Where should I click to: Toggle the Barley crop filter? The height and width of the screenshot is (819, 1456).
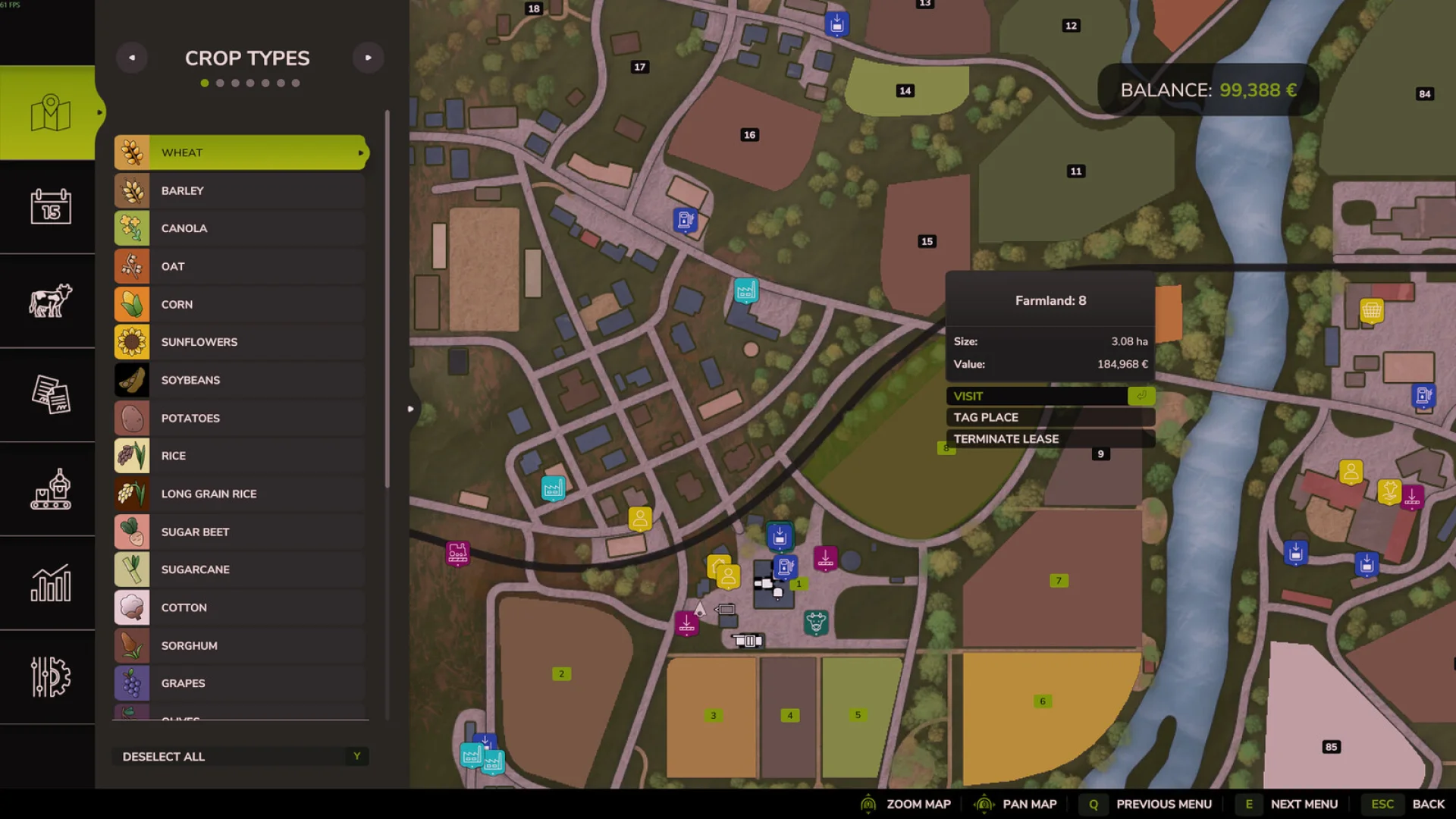point(240,190)
